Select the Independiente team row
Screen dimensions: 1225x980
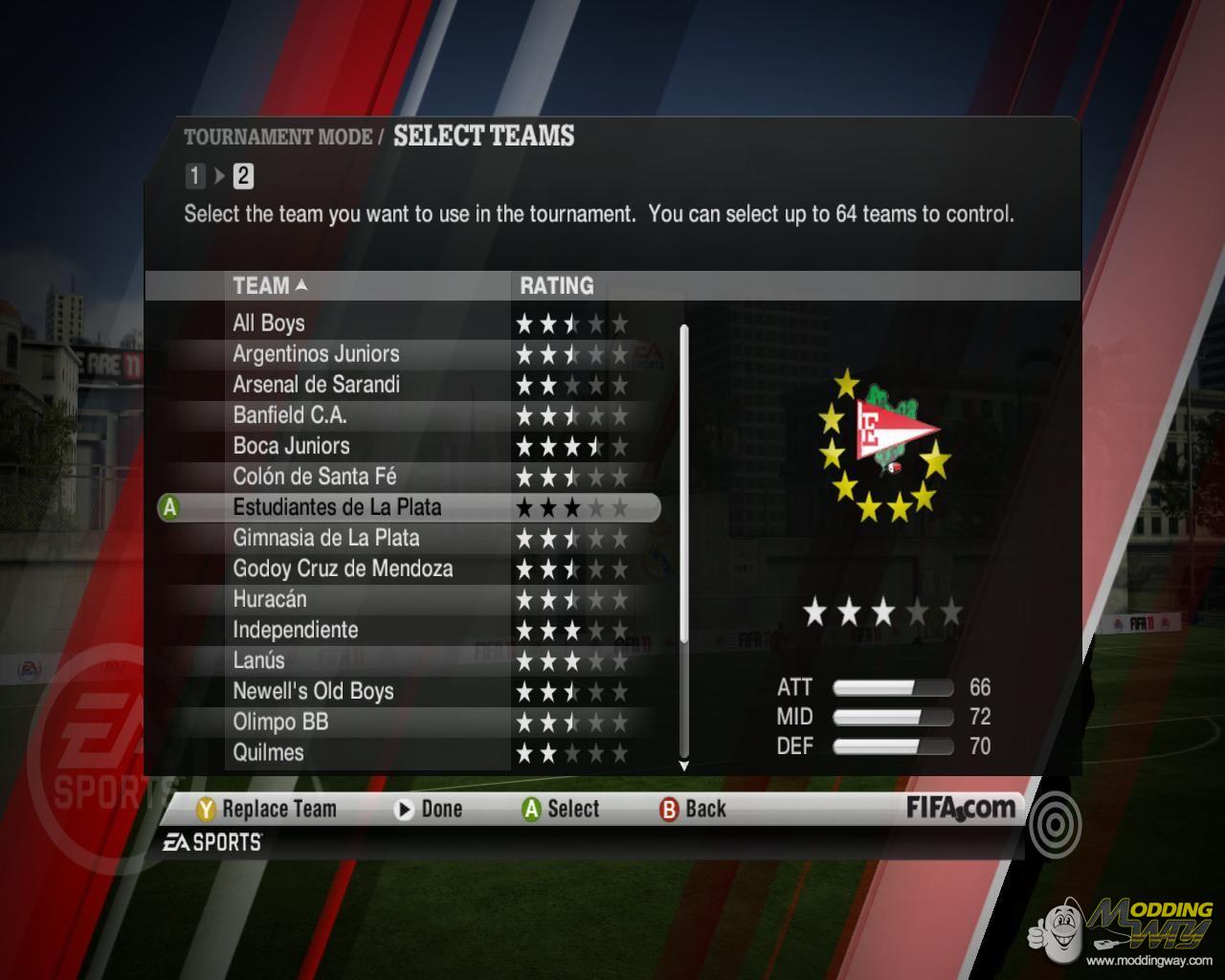click(x=295, y=630)
